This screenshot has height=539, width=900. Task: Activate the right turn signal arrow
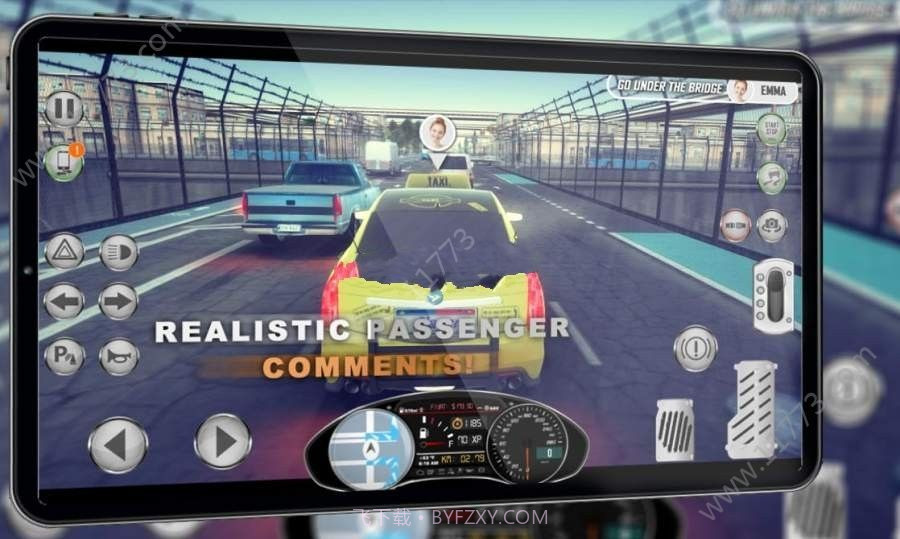(118, 301)
